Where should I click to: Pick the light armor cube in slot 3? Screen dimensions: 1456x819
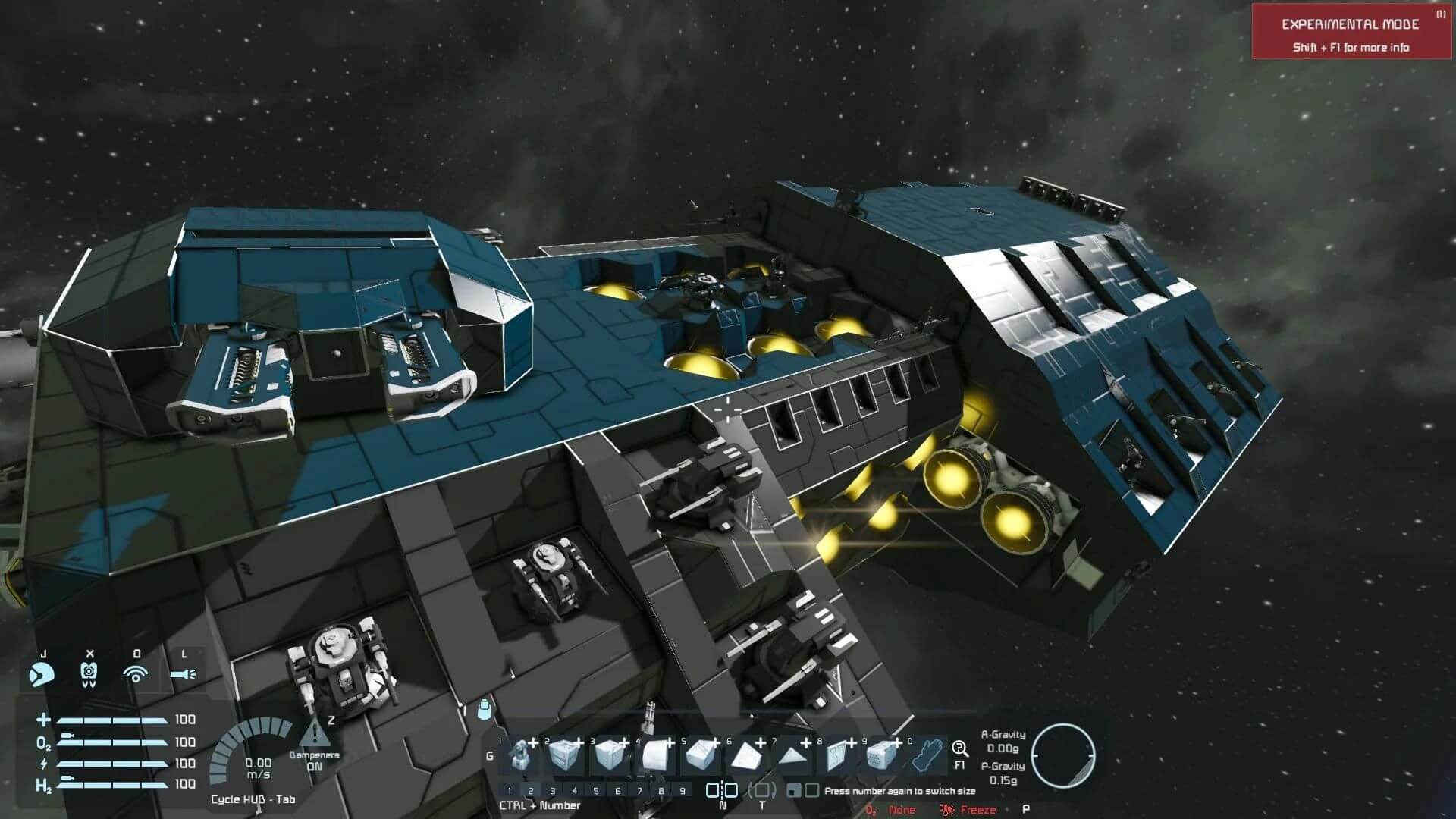pos(610,755)
